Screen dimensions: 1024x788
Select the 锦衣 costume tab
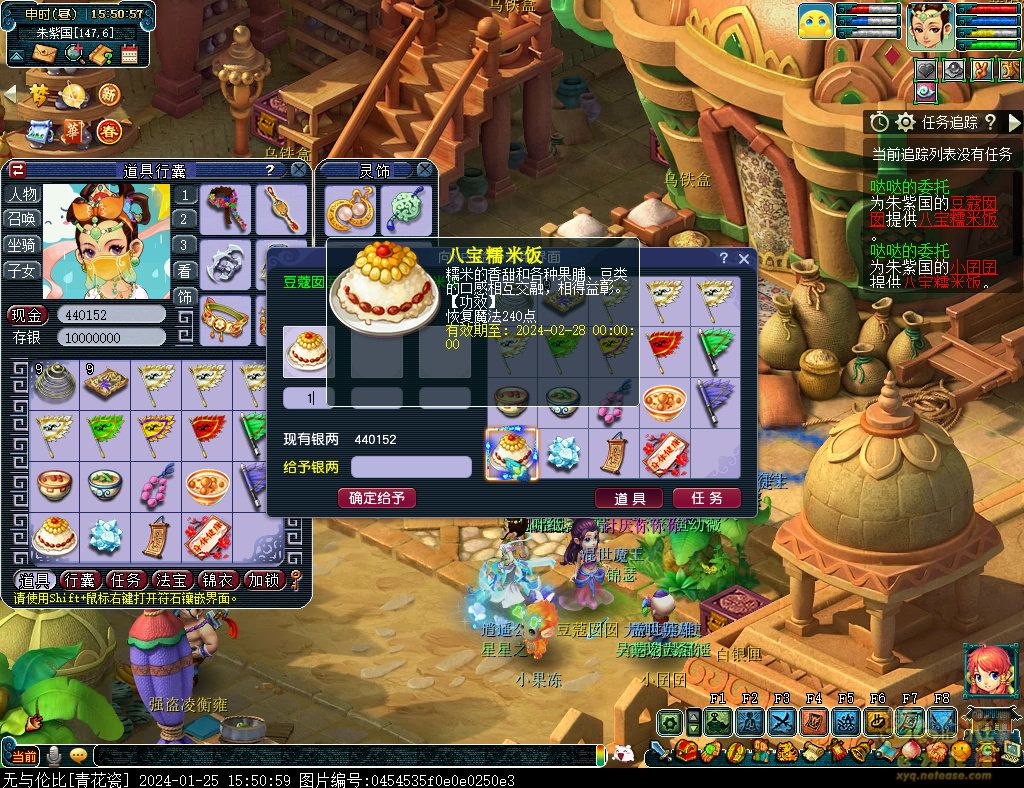click(217, 580)
